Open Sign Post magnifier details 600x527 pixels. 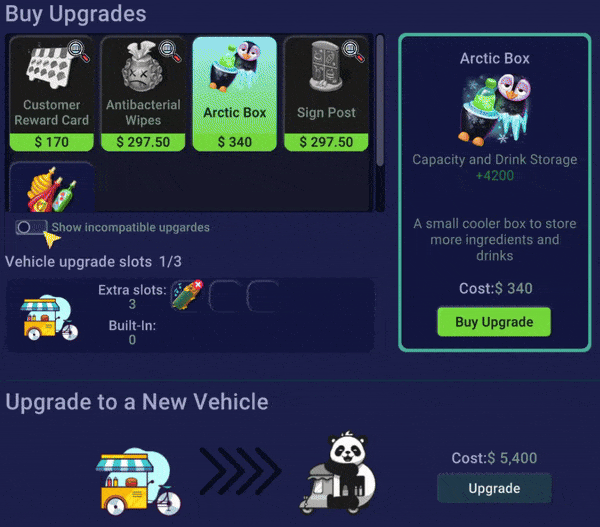click(352, 48)
